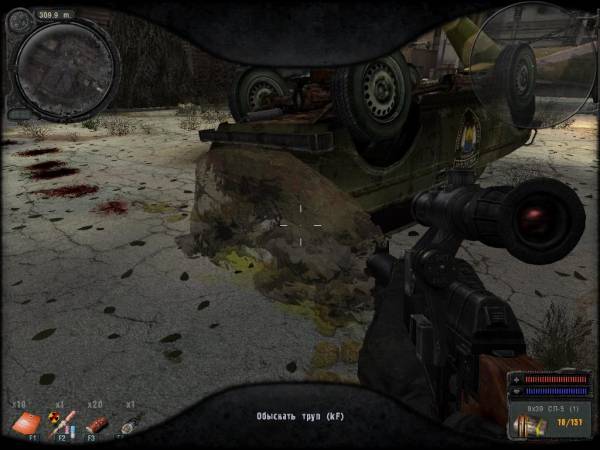Click the small round dial beside the minimap

click(18, 19)
